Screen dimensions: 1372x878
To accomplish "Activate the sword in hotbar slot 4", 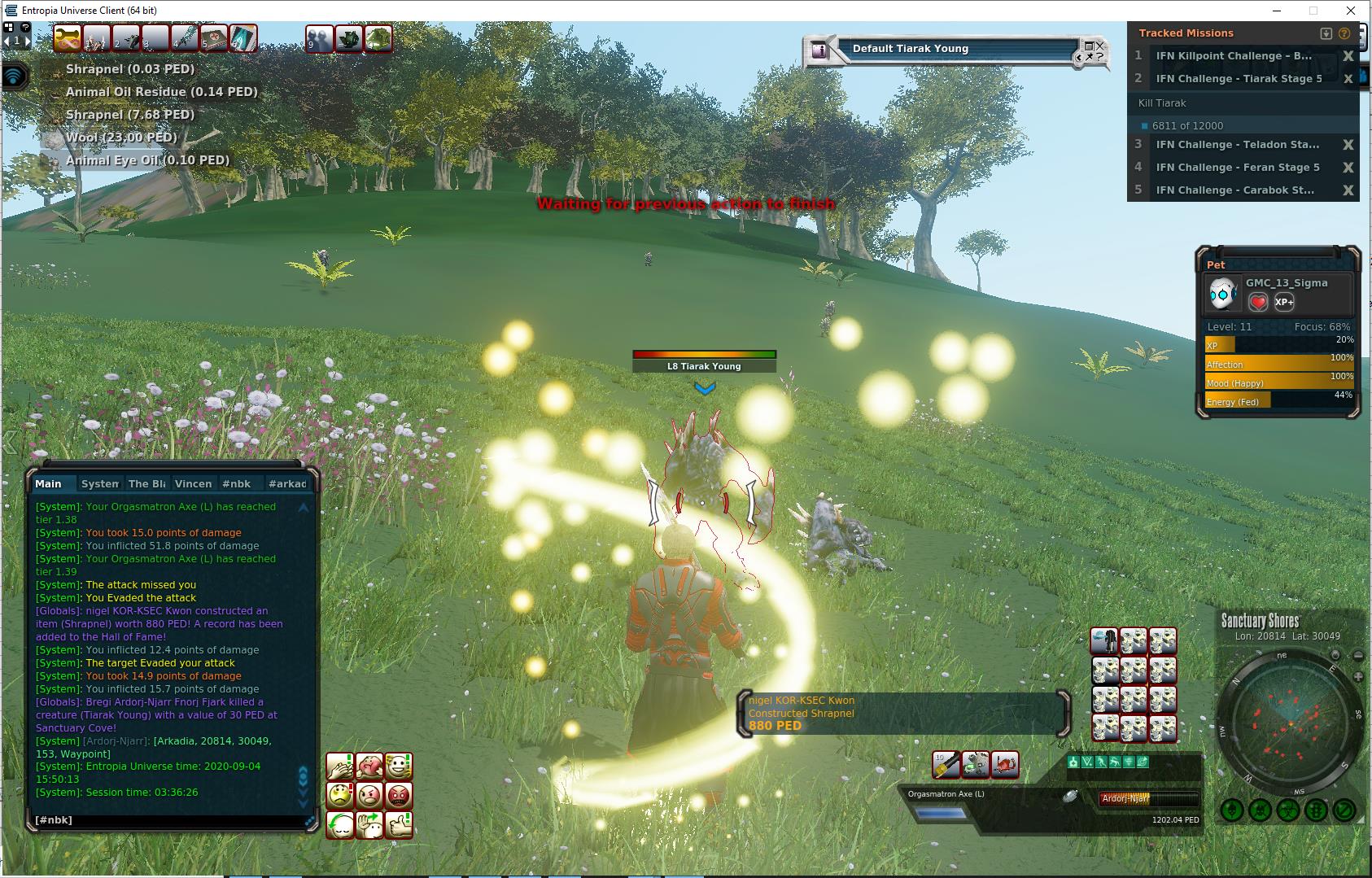I will click(x=185, y=38).
